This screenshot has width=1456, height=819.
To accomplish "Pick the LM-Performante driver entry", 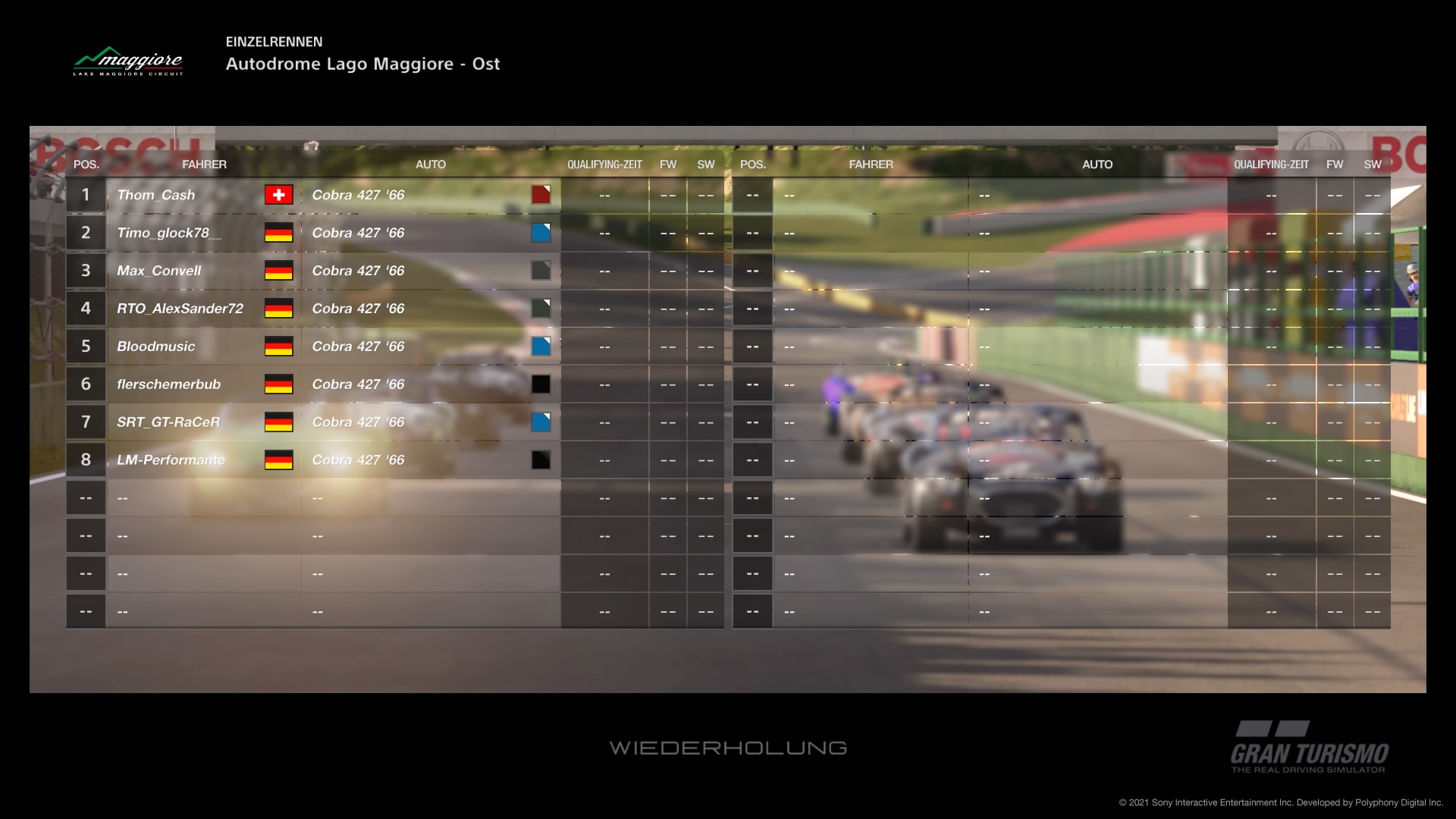I will click(171, 460).
